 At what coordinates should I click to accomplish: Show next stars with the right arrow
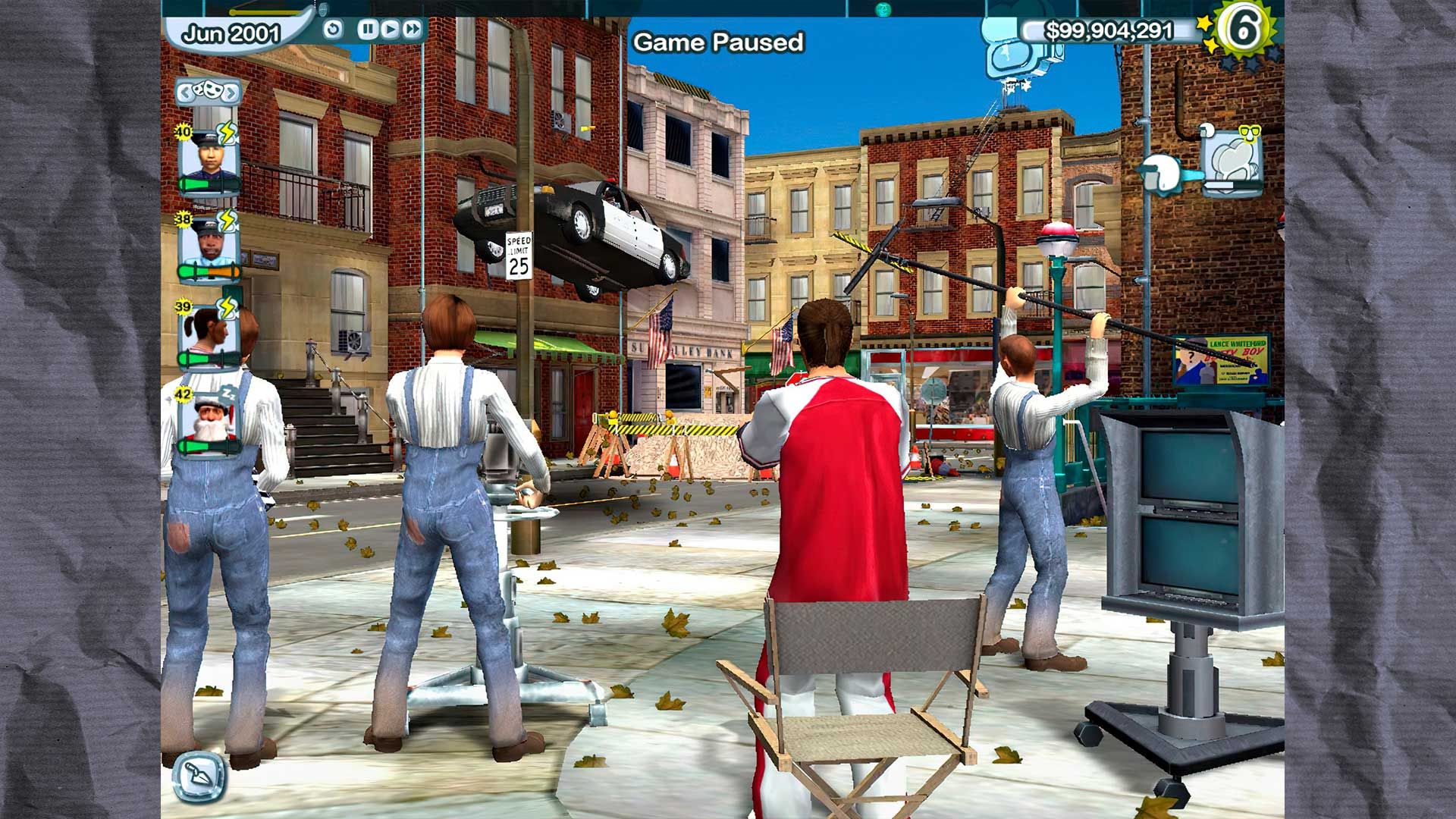tap(231, 93)
